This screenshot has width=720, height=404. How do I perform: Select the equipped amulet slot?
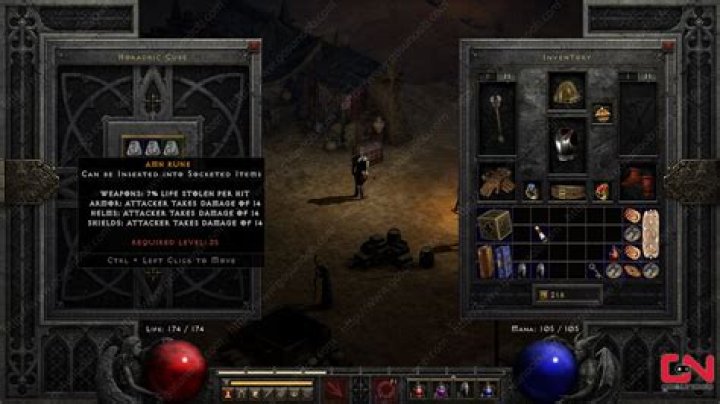[602, 113]
